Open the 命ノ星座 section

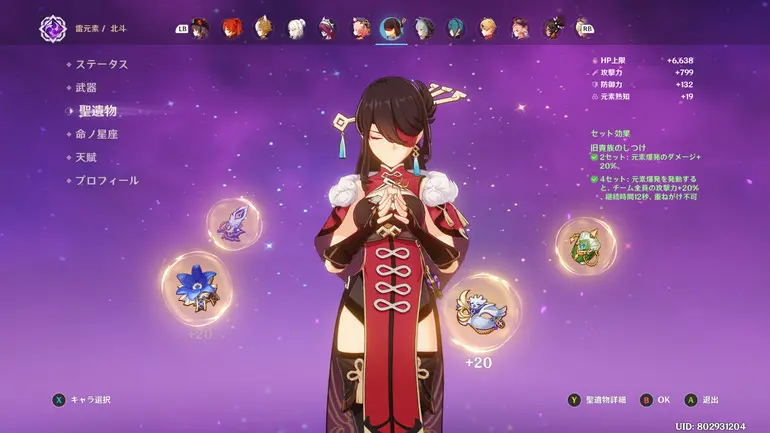tap(97, 134)
